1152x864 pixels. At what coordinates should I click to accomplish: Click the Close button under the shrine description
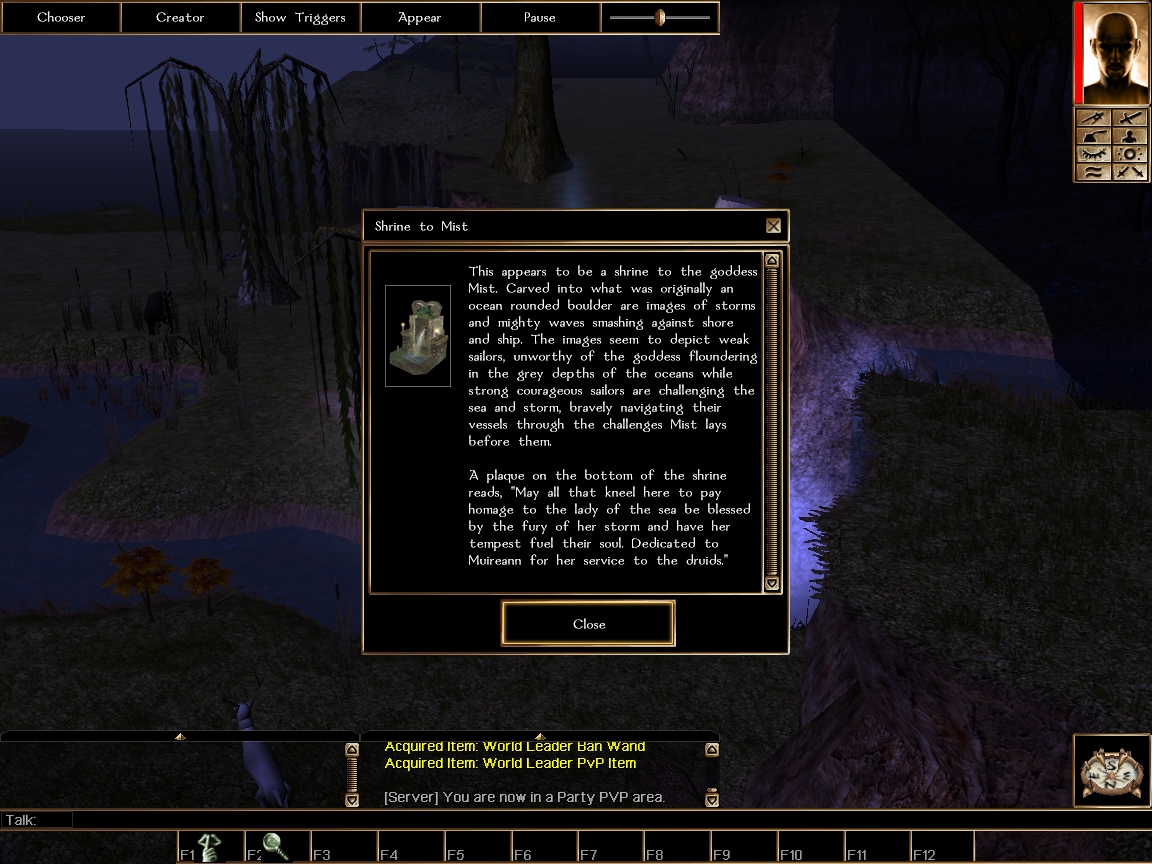tap(588, 624)
